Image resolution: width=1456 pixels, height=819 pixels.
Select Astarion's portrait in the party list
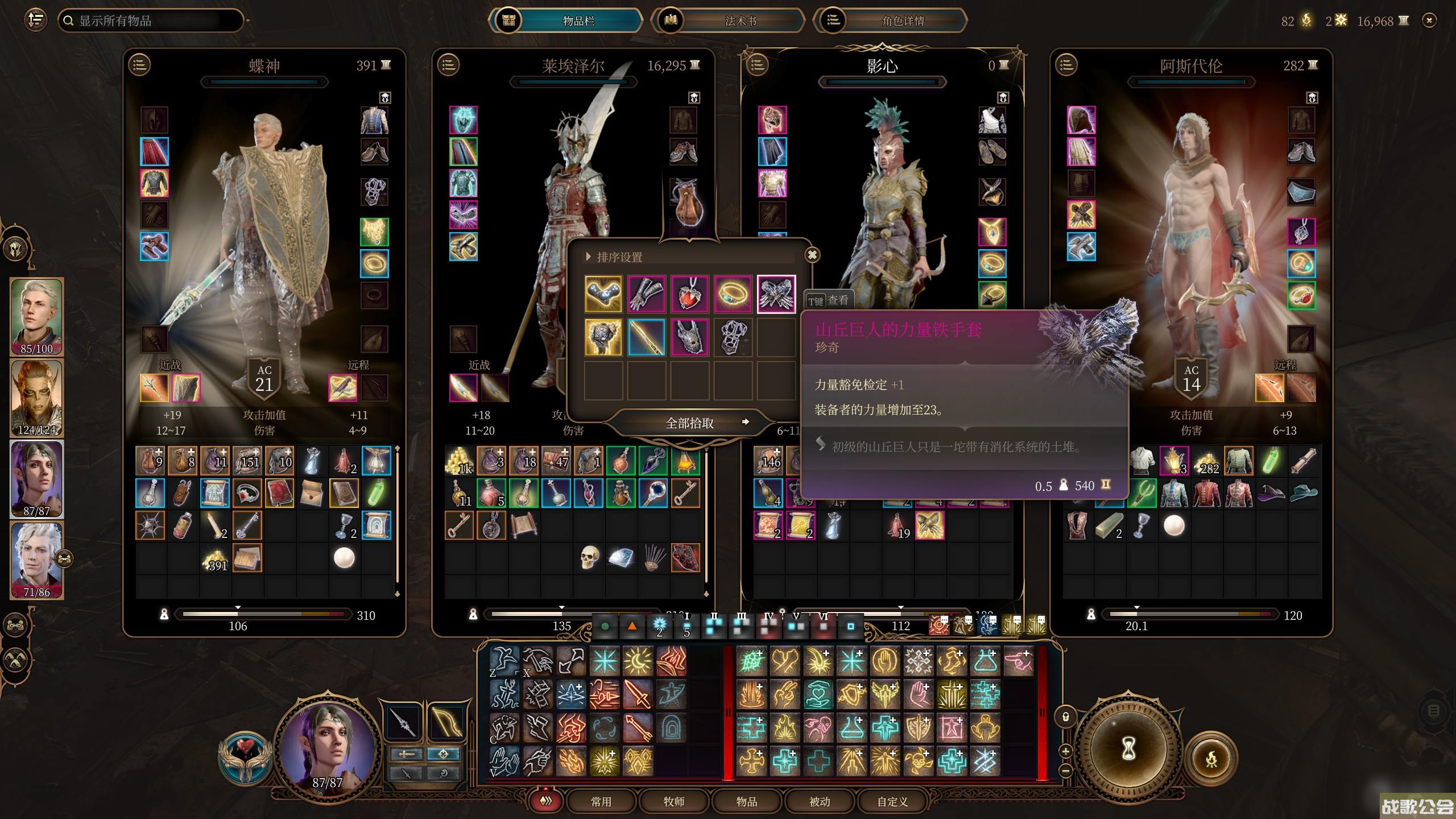pyautogui.click(x=37, y=560)
